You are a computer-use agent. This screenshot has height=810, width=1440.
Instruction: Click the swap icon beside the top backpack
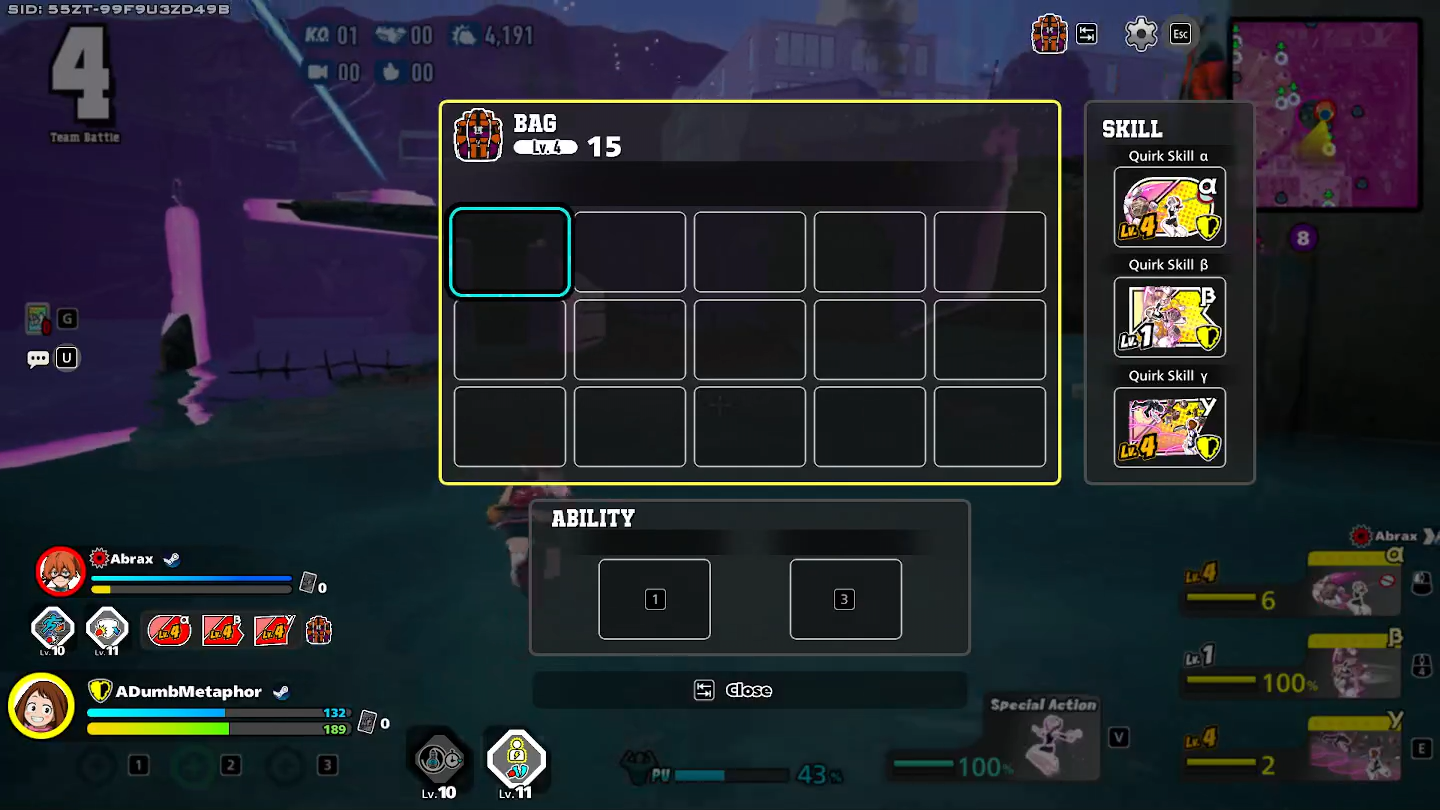[1087, 34]
